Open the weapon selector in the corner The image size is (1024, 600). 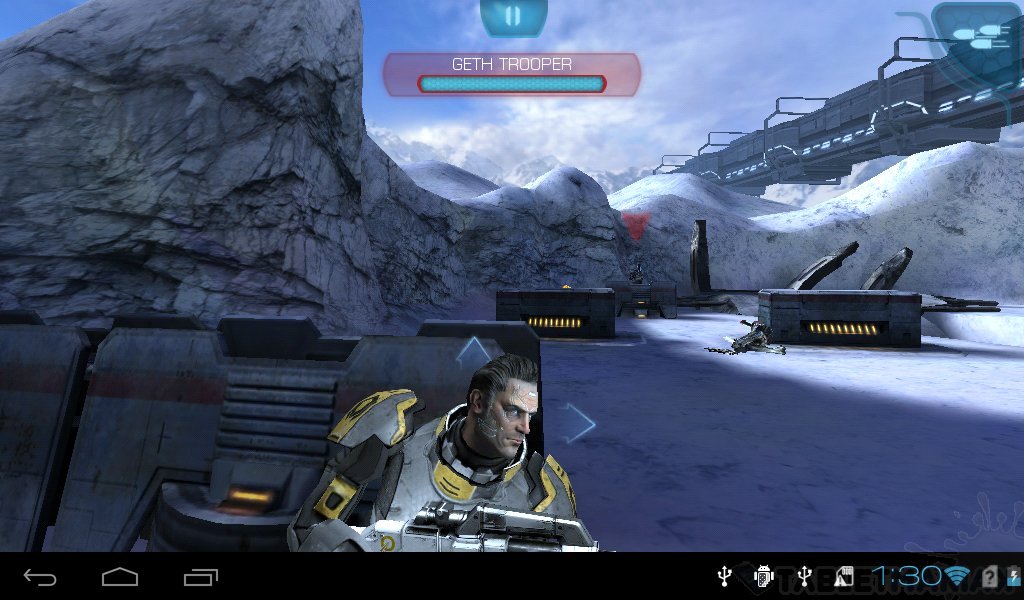point(974,36)
